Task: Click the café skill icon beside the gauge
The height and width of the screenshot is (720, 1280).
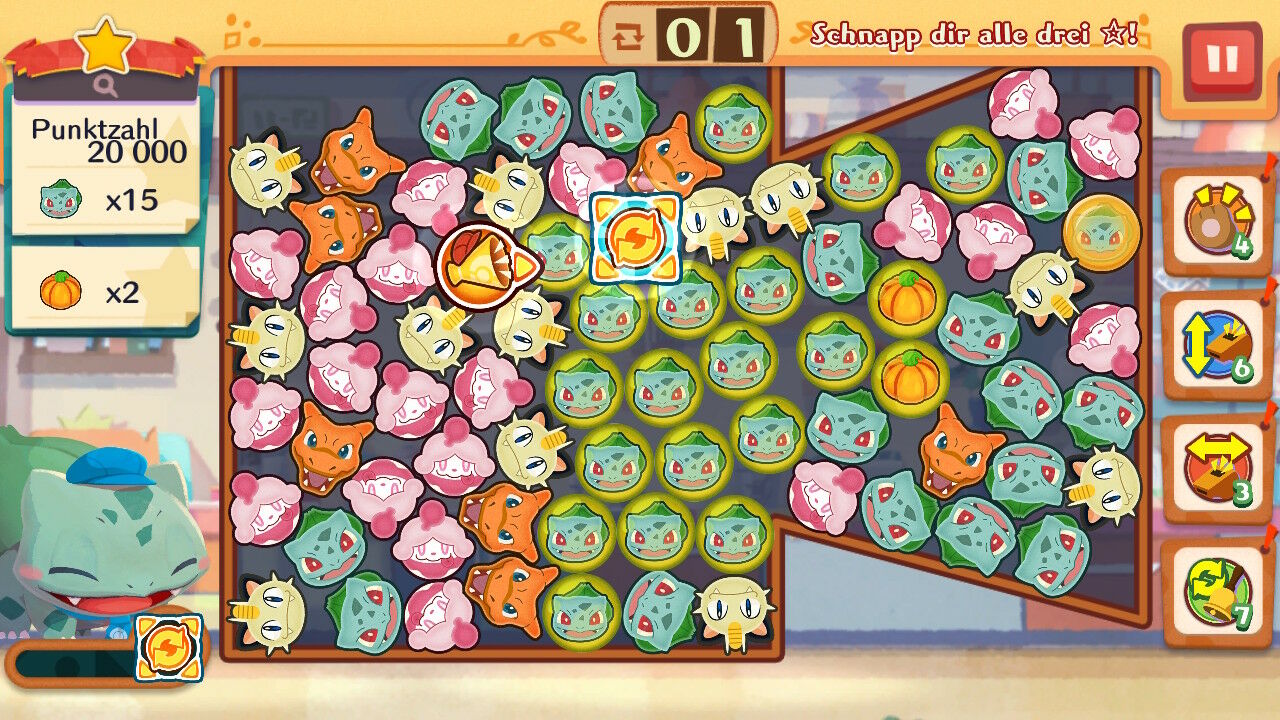Action: pos(168,647)
